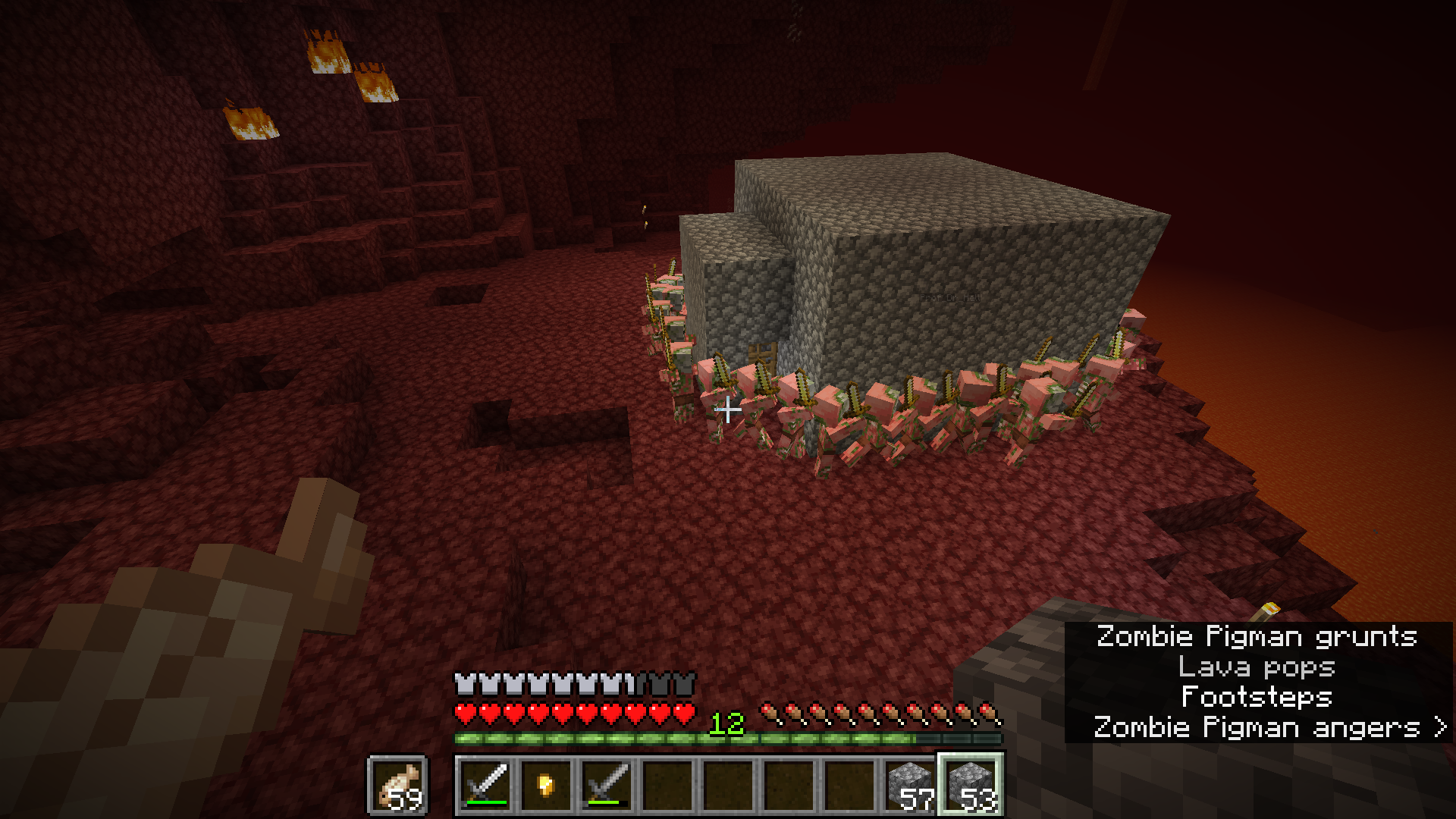This screenshot has height=819, width=1456.
Task: Click the off-hand fish slot showing 59
Action: point(398,785)
